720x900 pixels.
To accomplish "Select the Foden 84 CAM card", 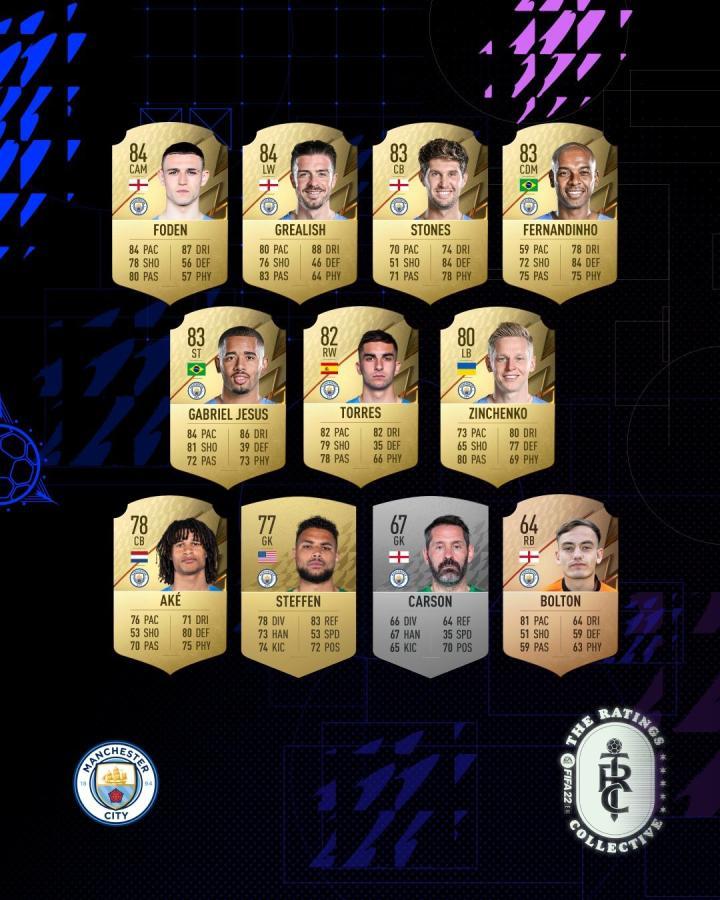I will point(169,212).
